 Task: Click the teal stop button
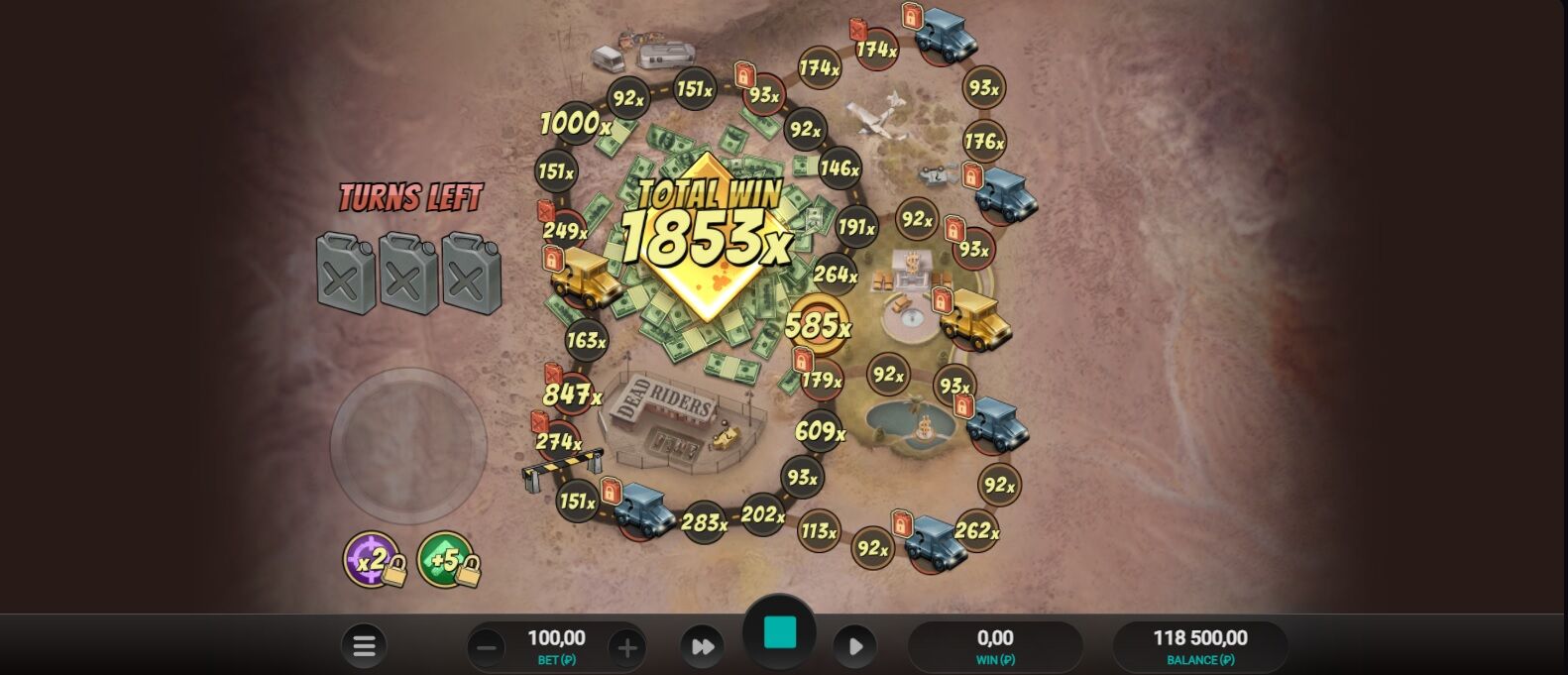pos(779,632)
